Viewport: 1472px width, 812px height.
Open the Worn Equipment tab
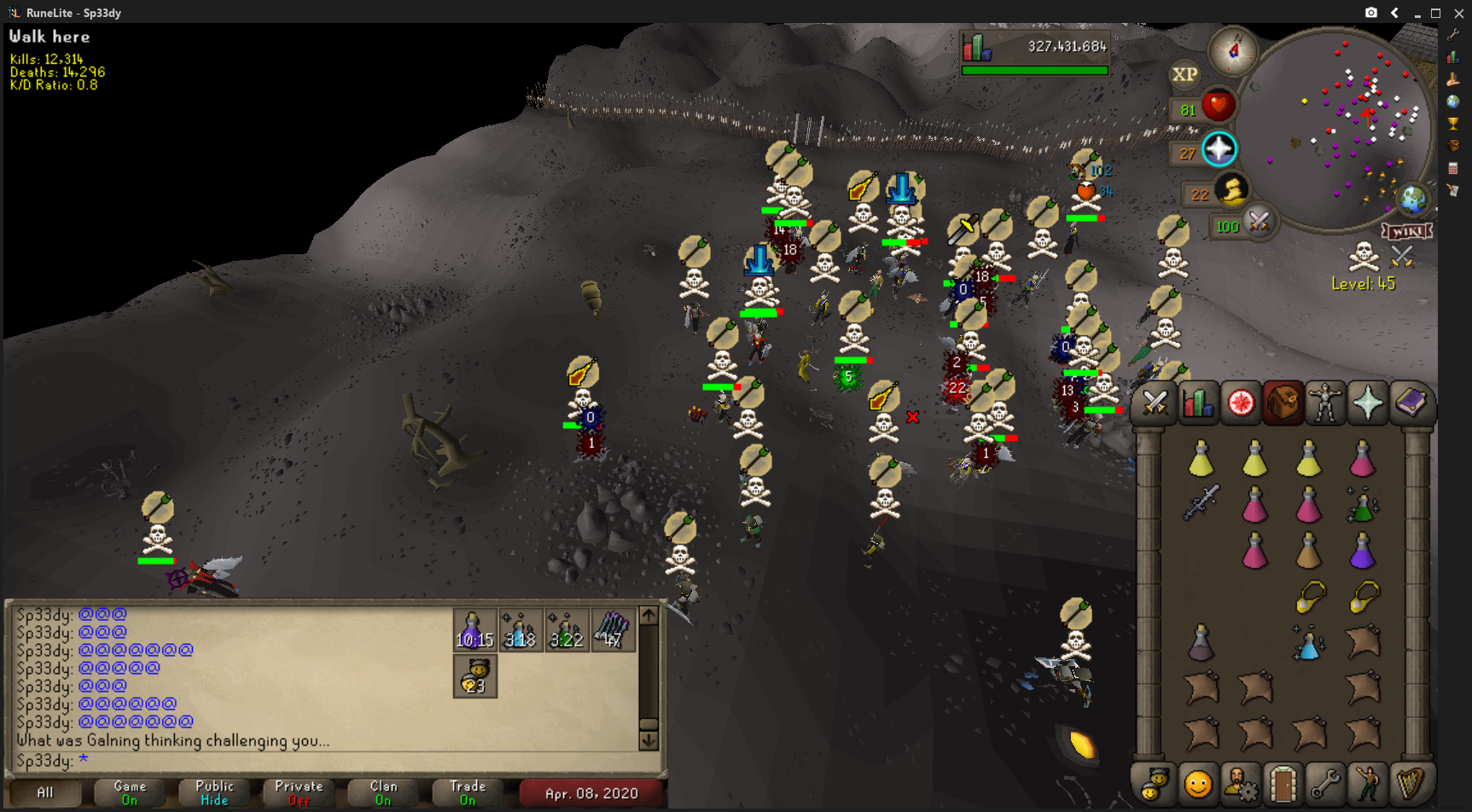tap(1325, 403)
